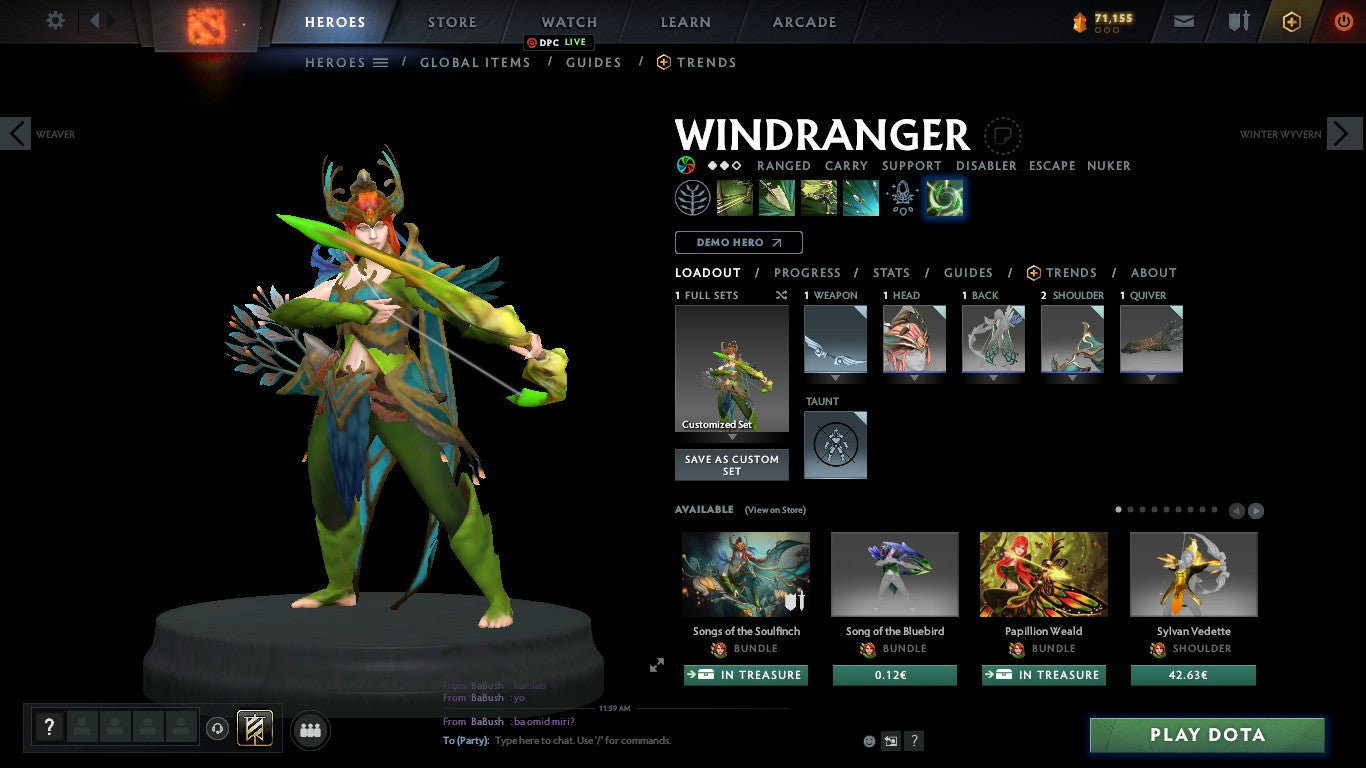Open the settings gear icon

click(55, 20)
